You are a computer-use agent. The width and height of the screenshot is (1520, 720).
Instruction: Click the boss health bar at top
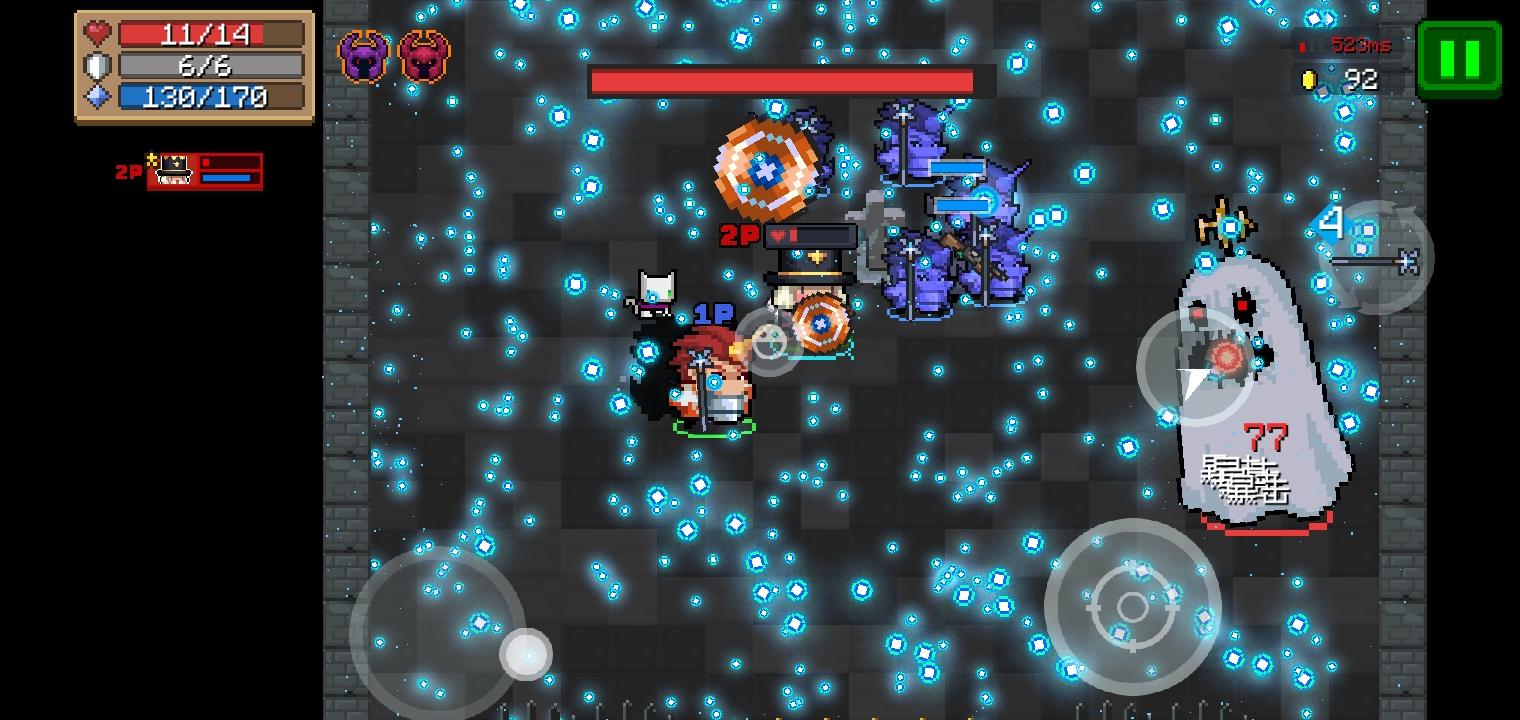coord(783,81)
